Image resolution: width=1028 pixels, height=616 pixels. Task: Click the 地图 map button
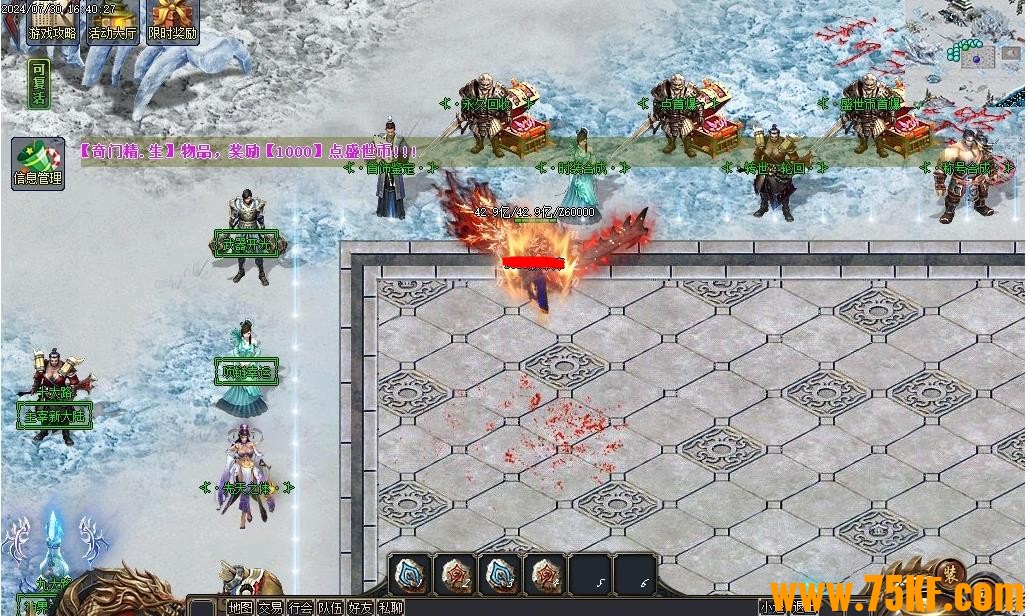(x=240, y=607)
